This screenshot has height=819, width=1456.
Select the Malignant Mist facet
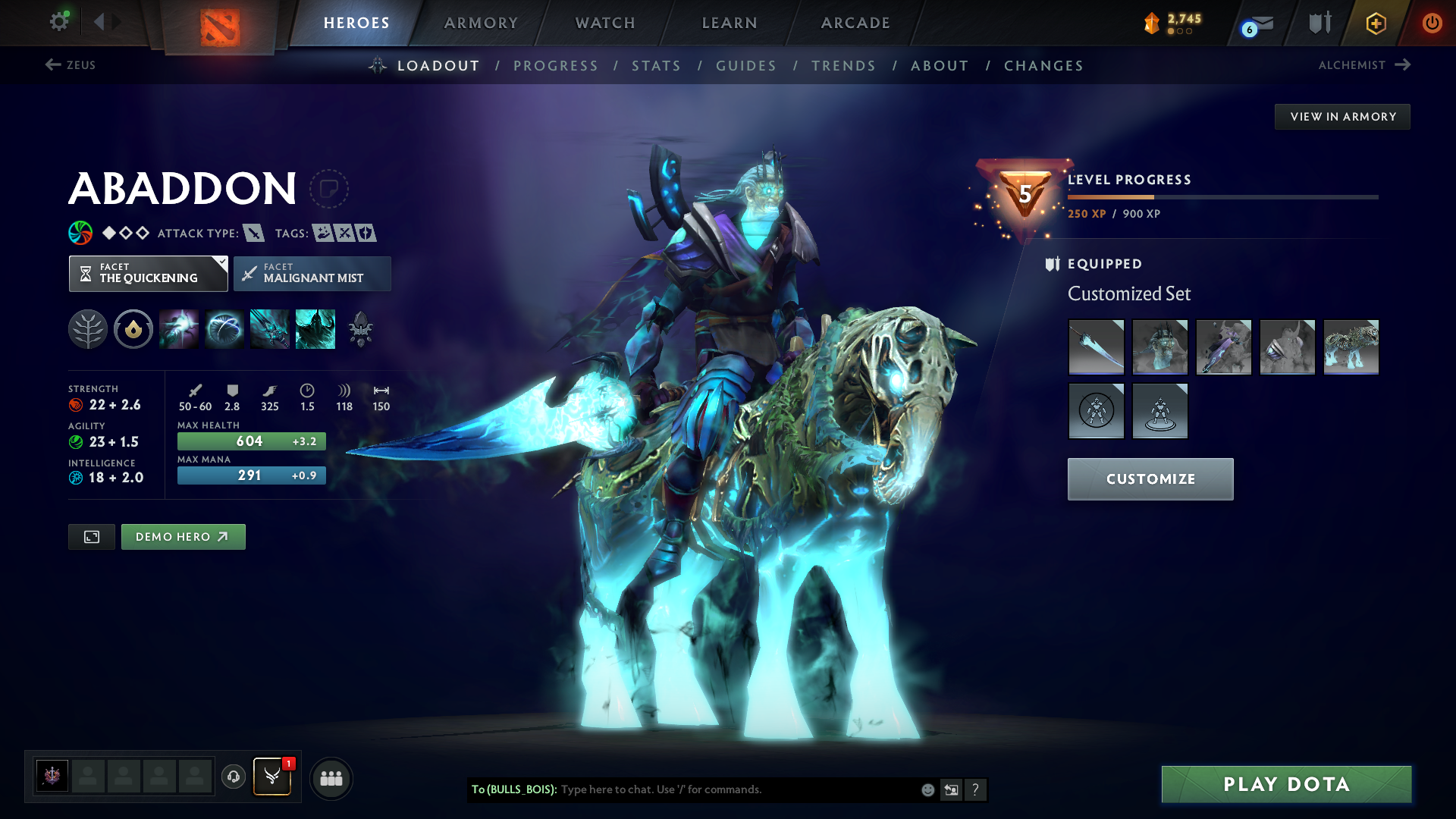tap(312, 274)
